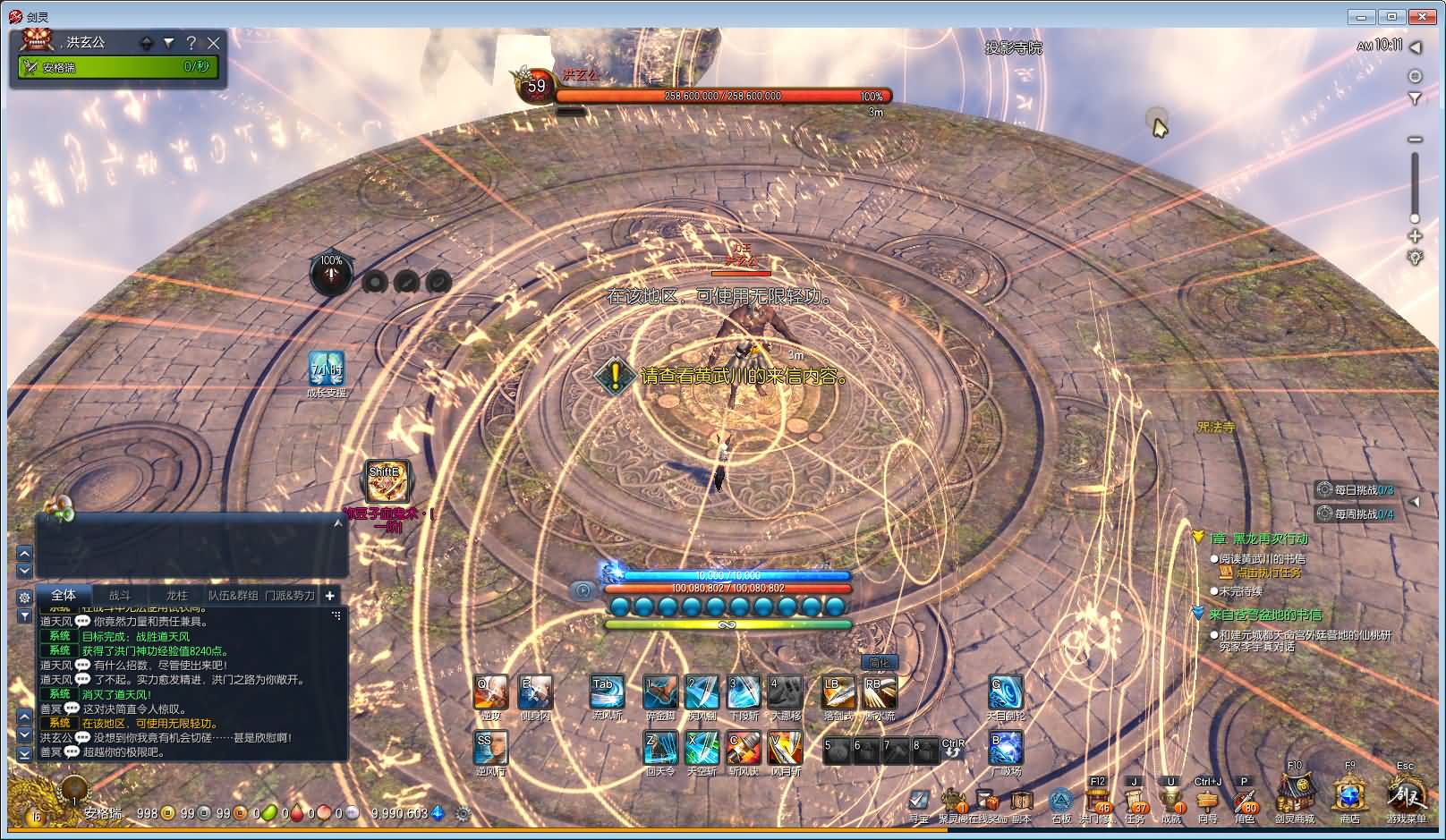Close the 洪玄公 panel with the X

click(214, 42)
